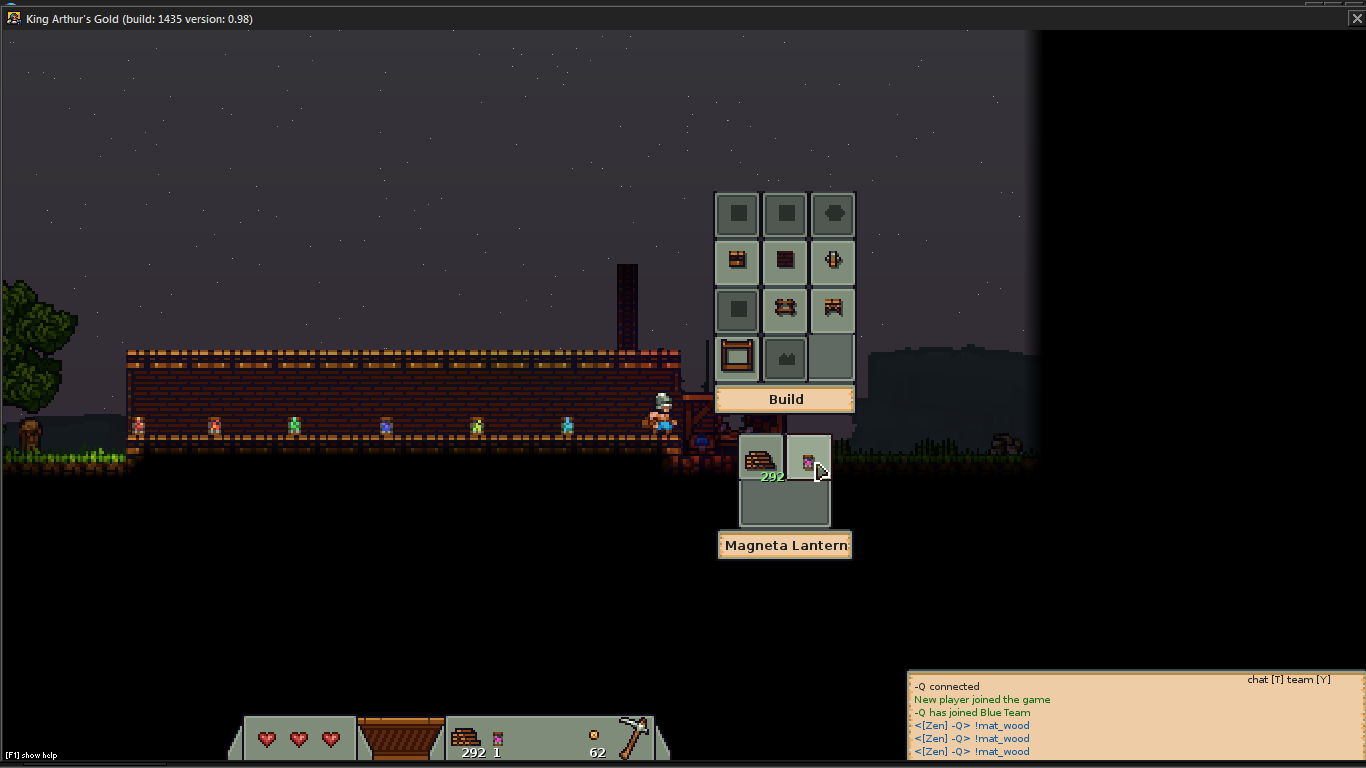The image size is (1366, 768).
Task: Choose the wooden door build option
Action: click(x=833, y=260)
